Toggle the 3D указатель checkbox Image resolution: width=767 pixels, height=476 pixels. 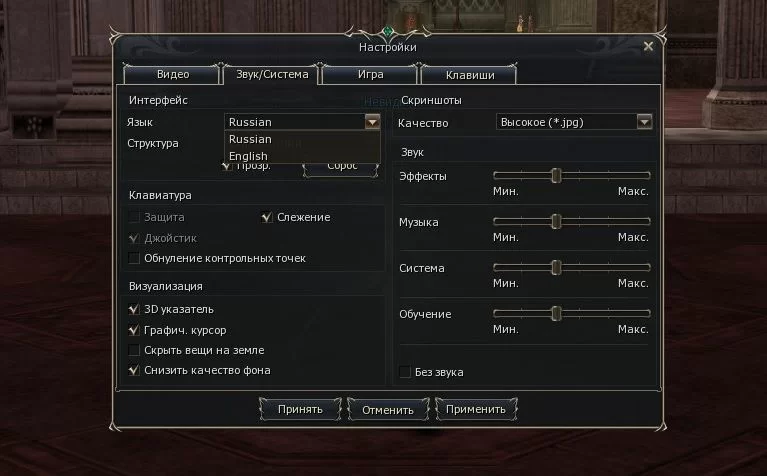point(135,310)
